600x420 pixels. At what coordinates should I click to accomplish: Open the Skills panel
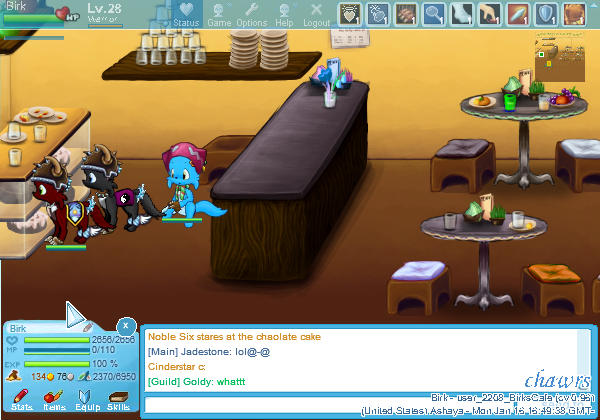118,400
